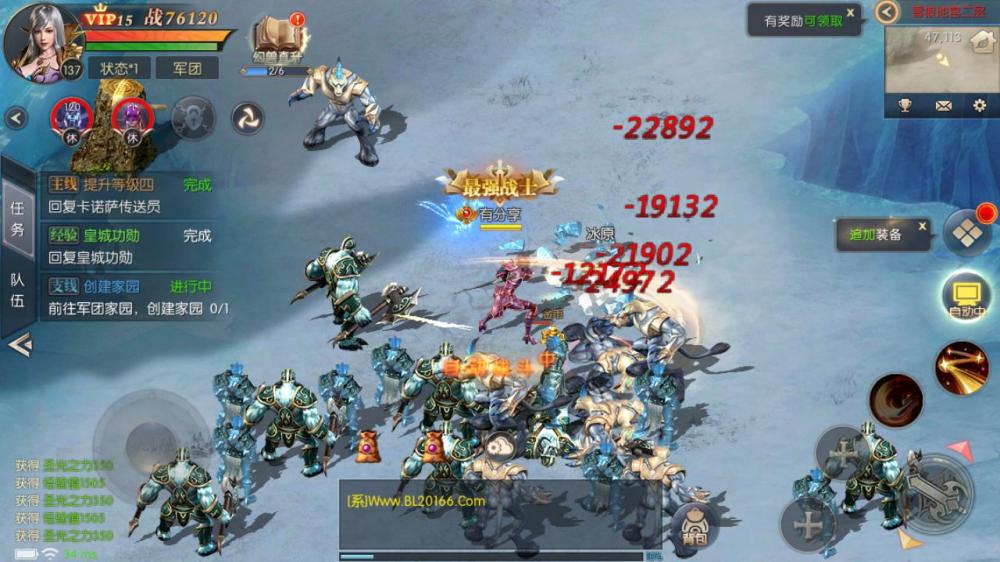Switch to the 队伍 team tab

pos(17,288)
